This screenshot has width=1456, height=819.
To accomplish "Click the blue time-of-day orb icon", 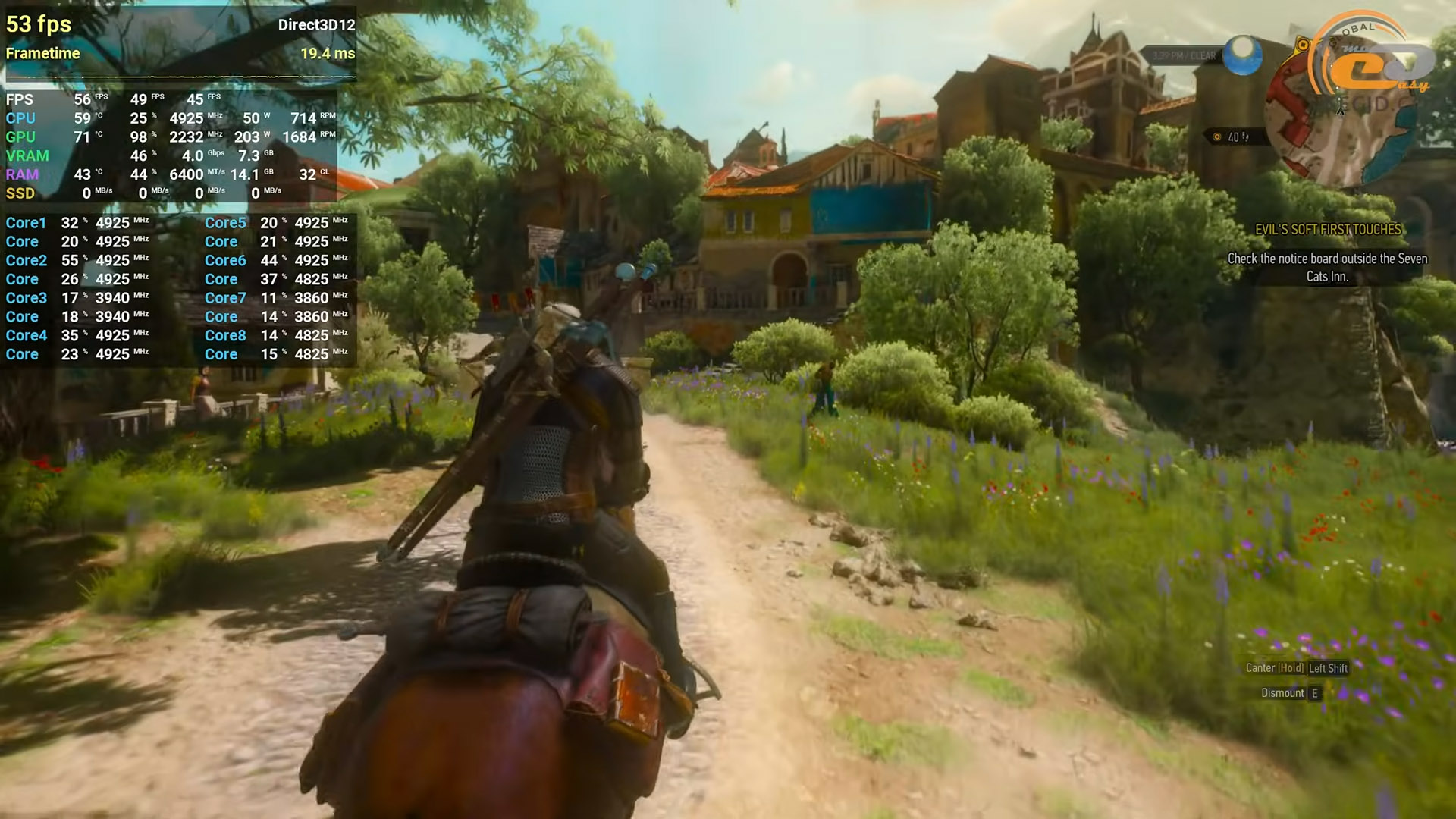I will [x=1243, y=55].
